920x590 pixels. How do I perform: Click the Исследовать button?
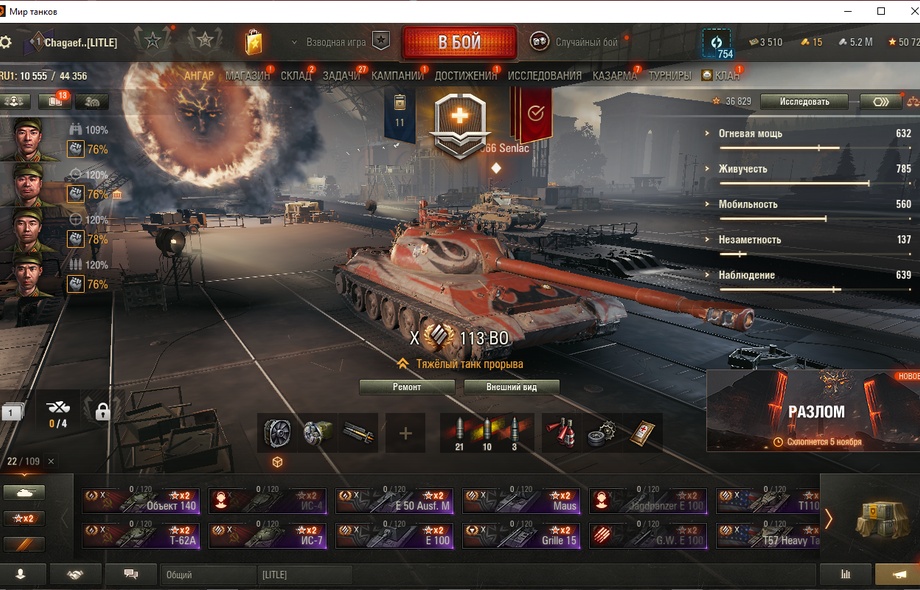pos(803,101)
